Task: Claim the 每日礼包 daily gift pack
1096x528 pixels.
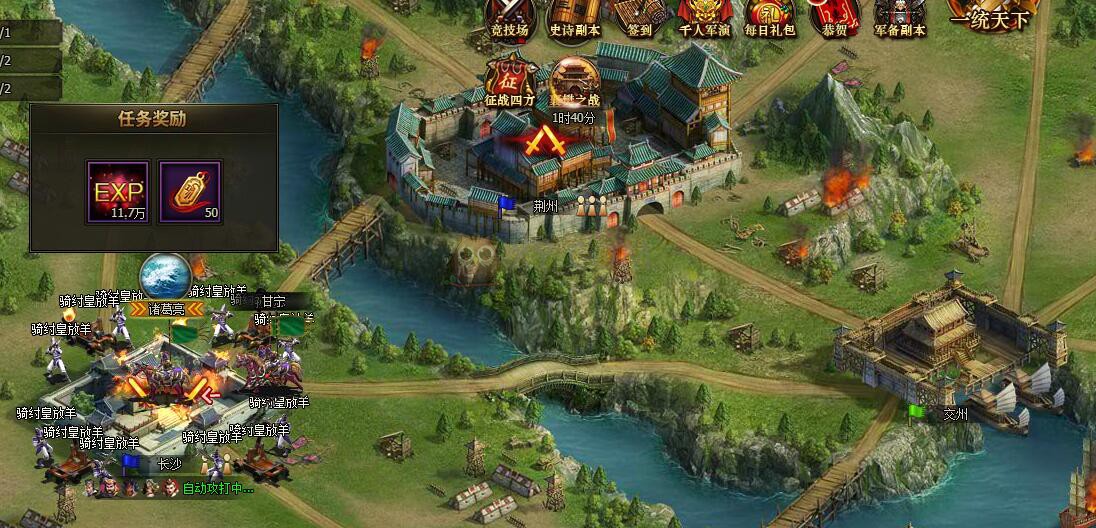Action: point(770,17)
